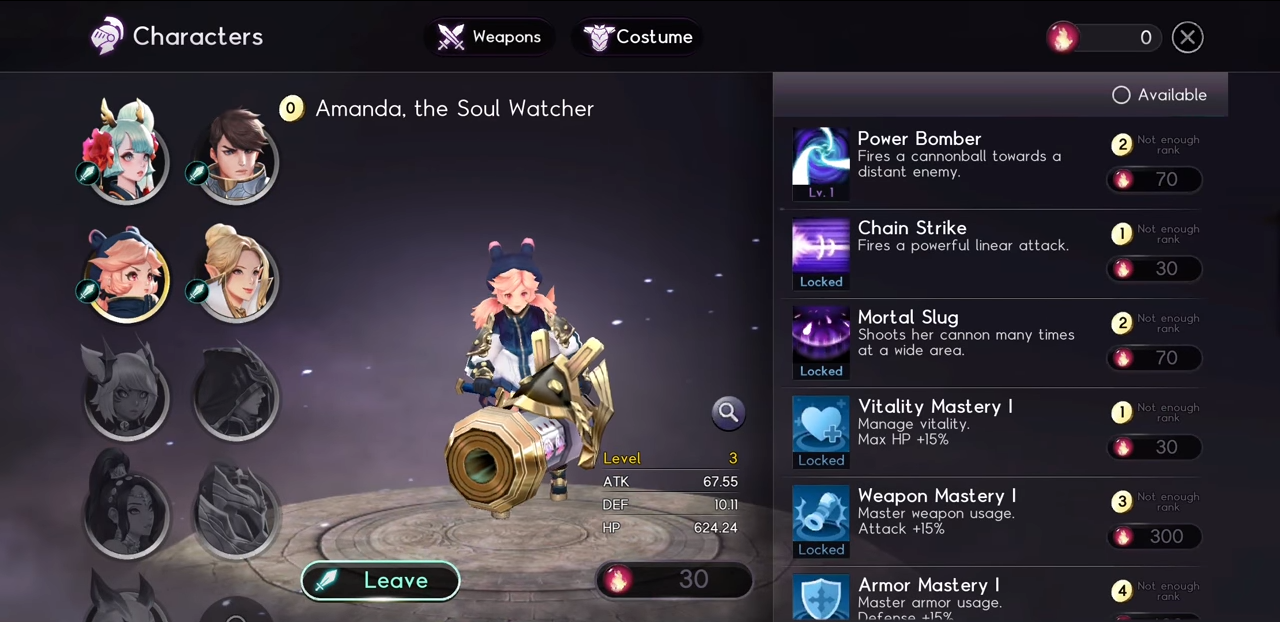Image resolution: width=1280 pixels, height=622 pixels.
Task: Open the Weapons tab
Action: [x=489, y=37]
